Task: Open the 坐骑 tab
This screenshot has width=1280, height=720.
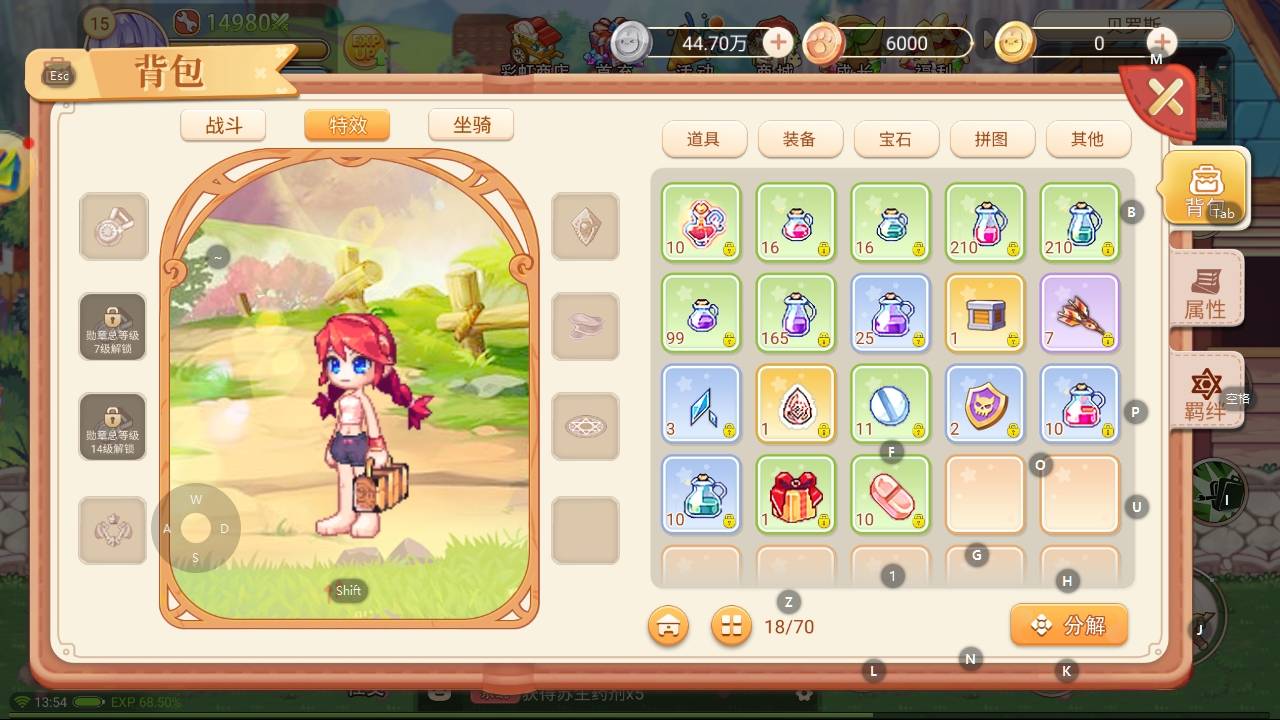Action: click(x=471, y=125)
